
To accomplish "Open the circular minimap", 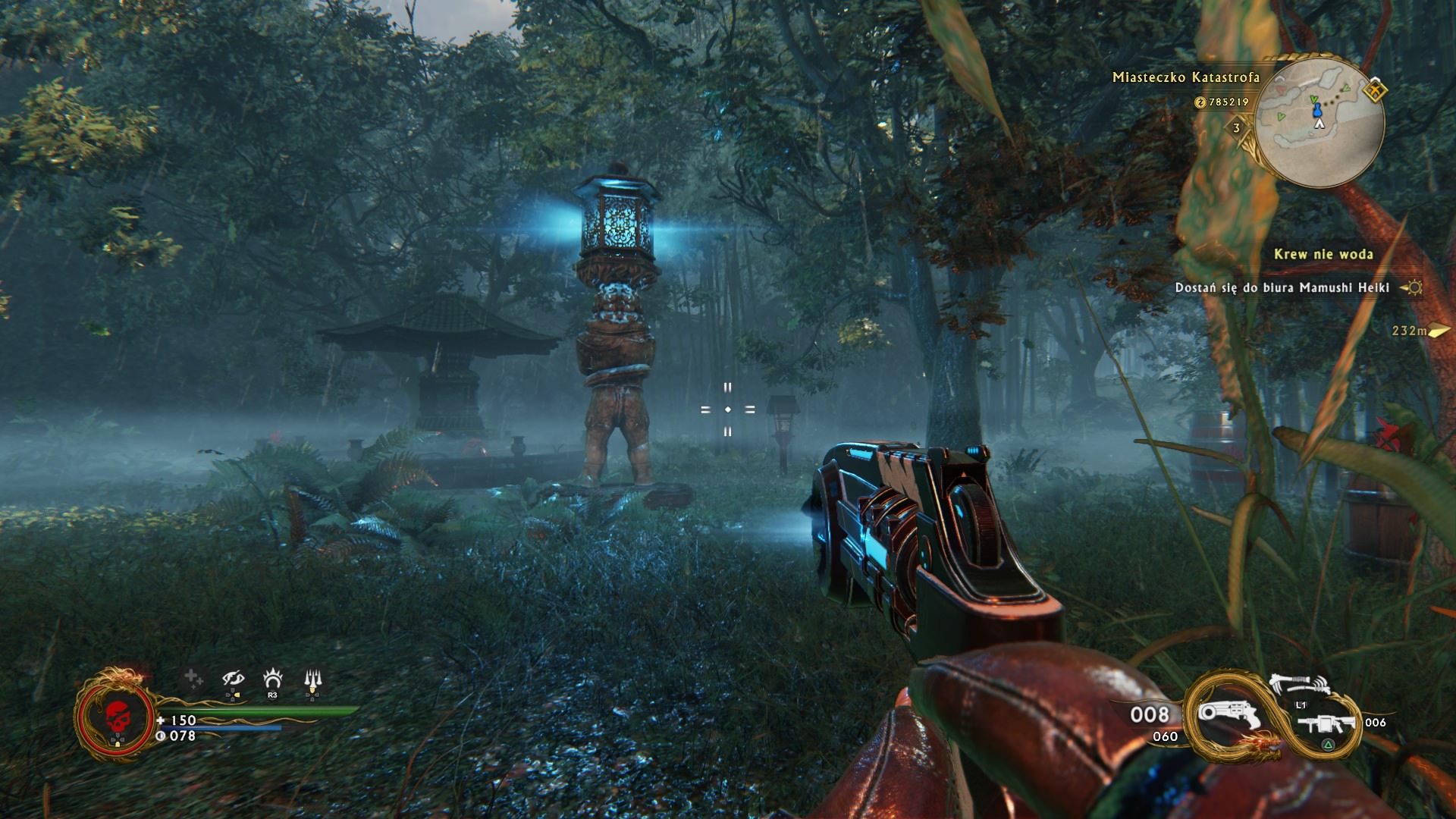I will pos(1319,121).
